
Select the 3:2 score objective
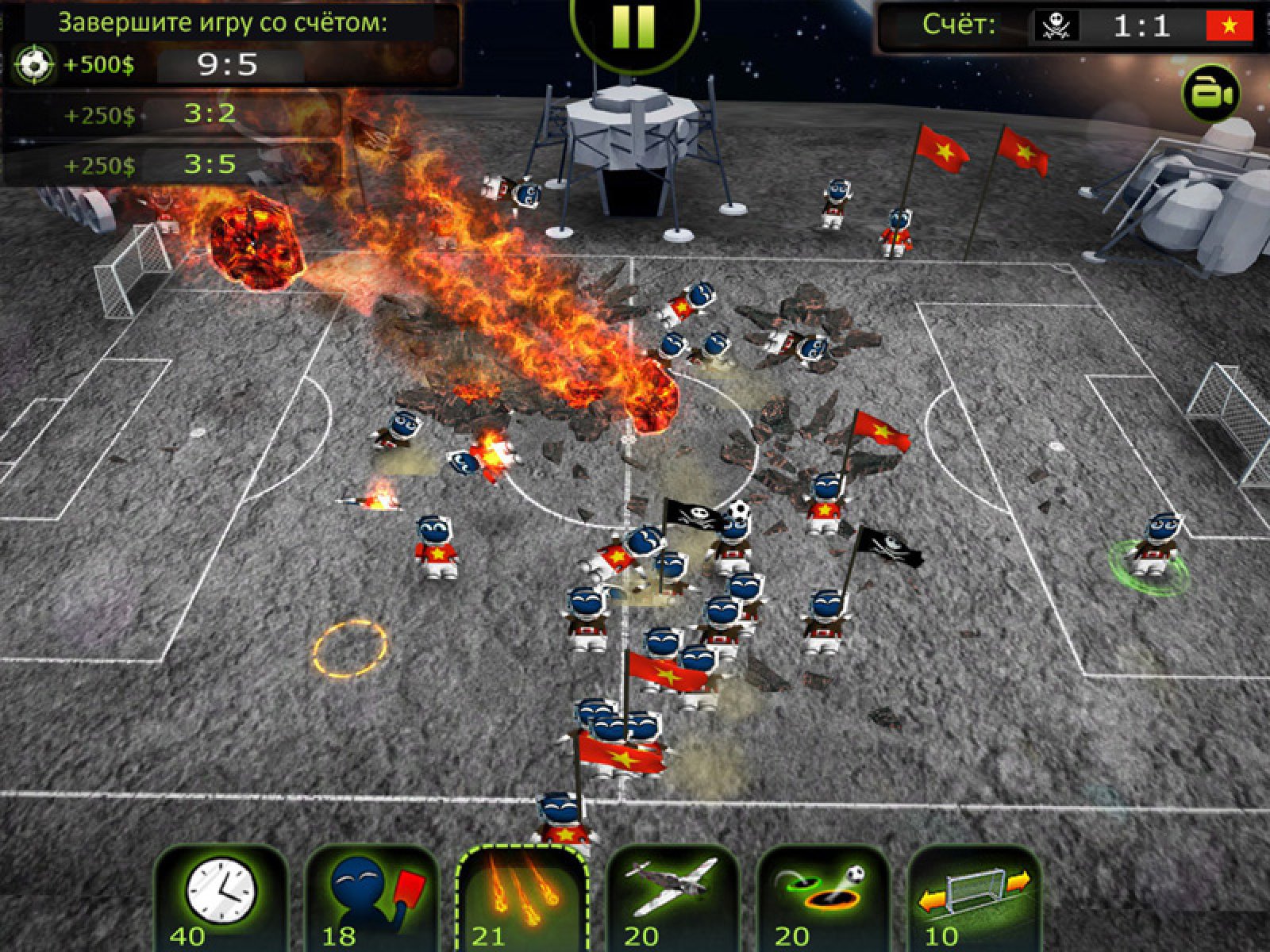point(210,114)
